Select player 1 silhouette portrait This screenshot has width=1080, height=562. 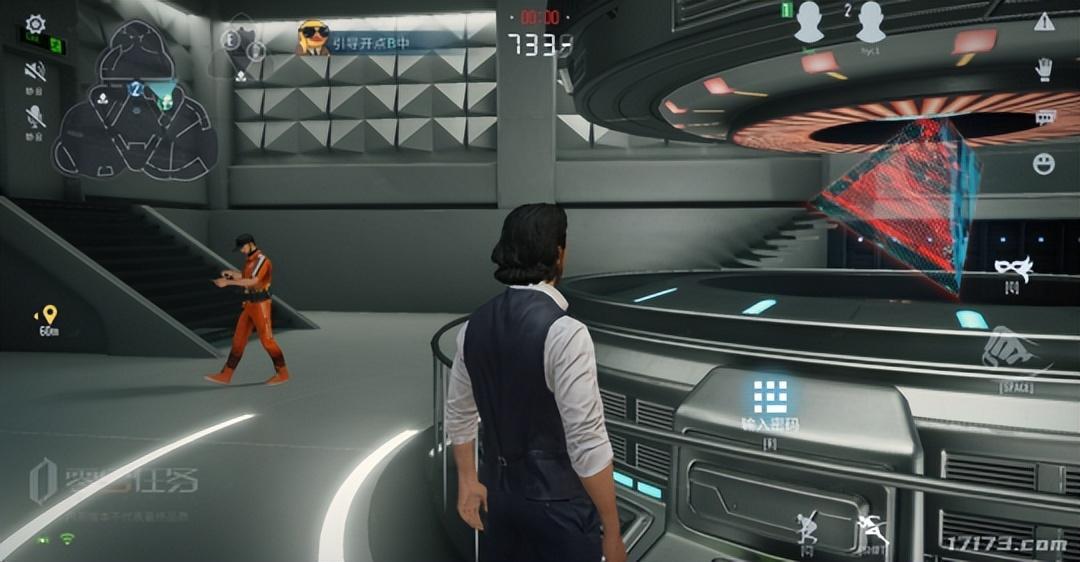click(x=808, y=23)
